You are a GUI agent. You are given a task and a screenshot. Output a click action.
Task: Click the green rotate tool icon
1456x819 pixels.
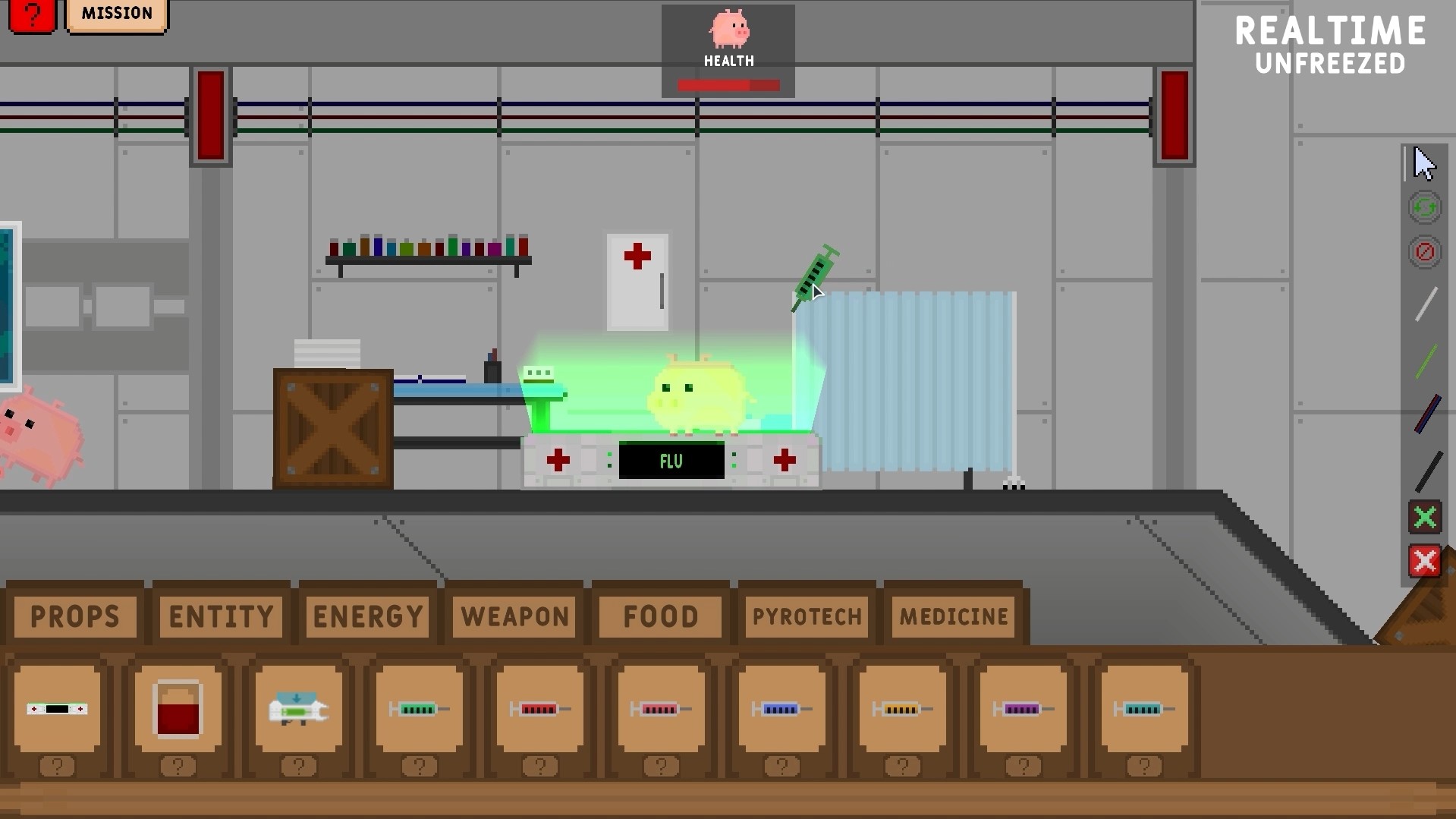(1424, 206)
